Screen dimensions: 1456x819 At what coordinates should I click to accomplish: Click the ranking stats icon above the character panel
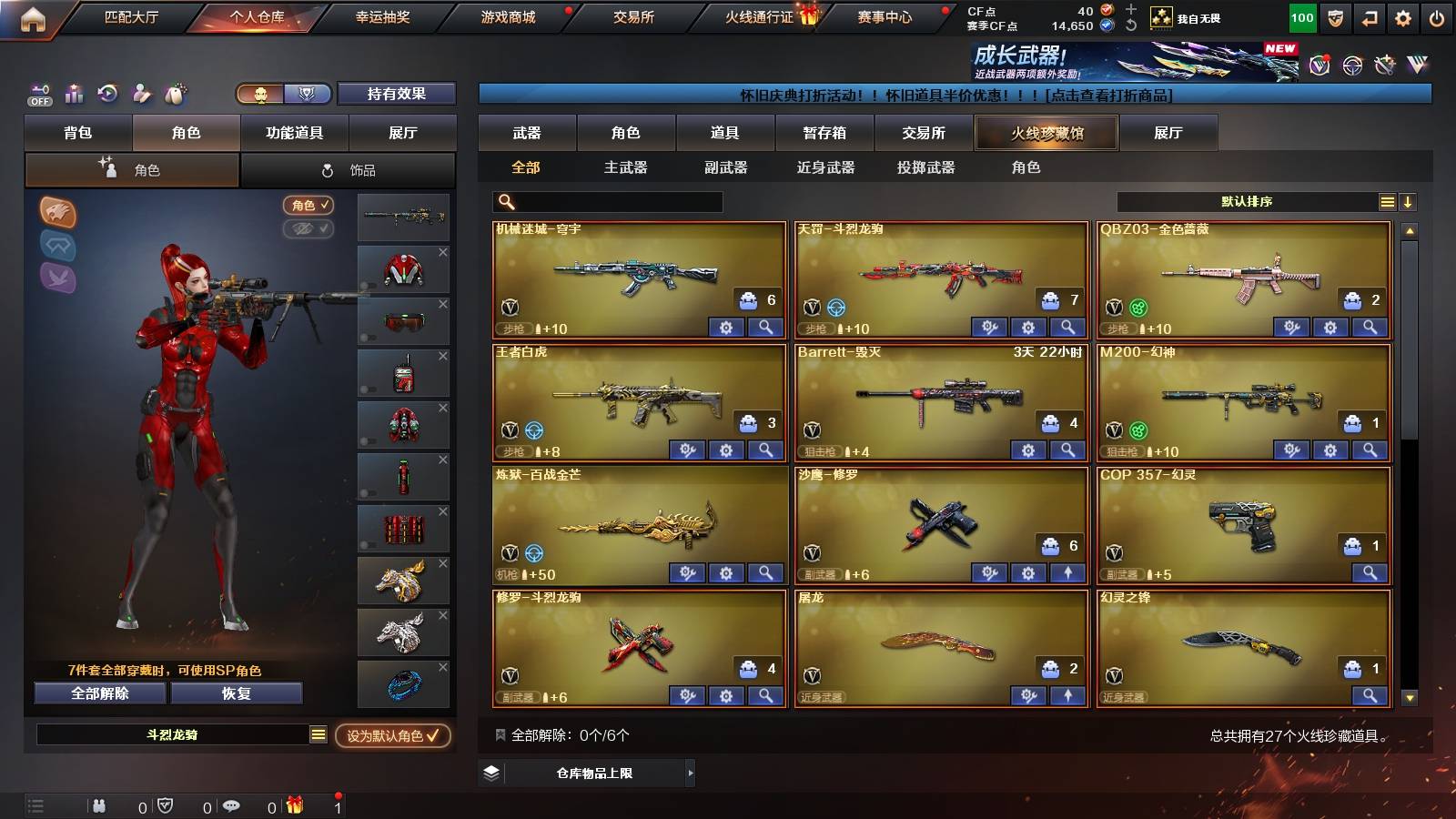73,94
